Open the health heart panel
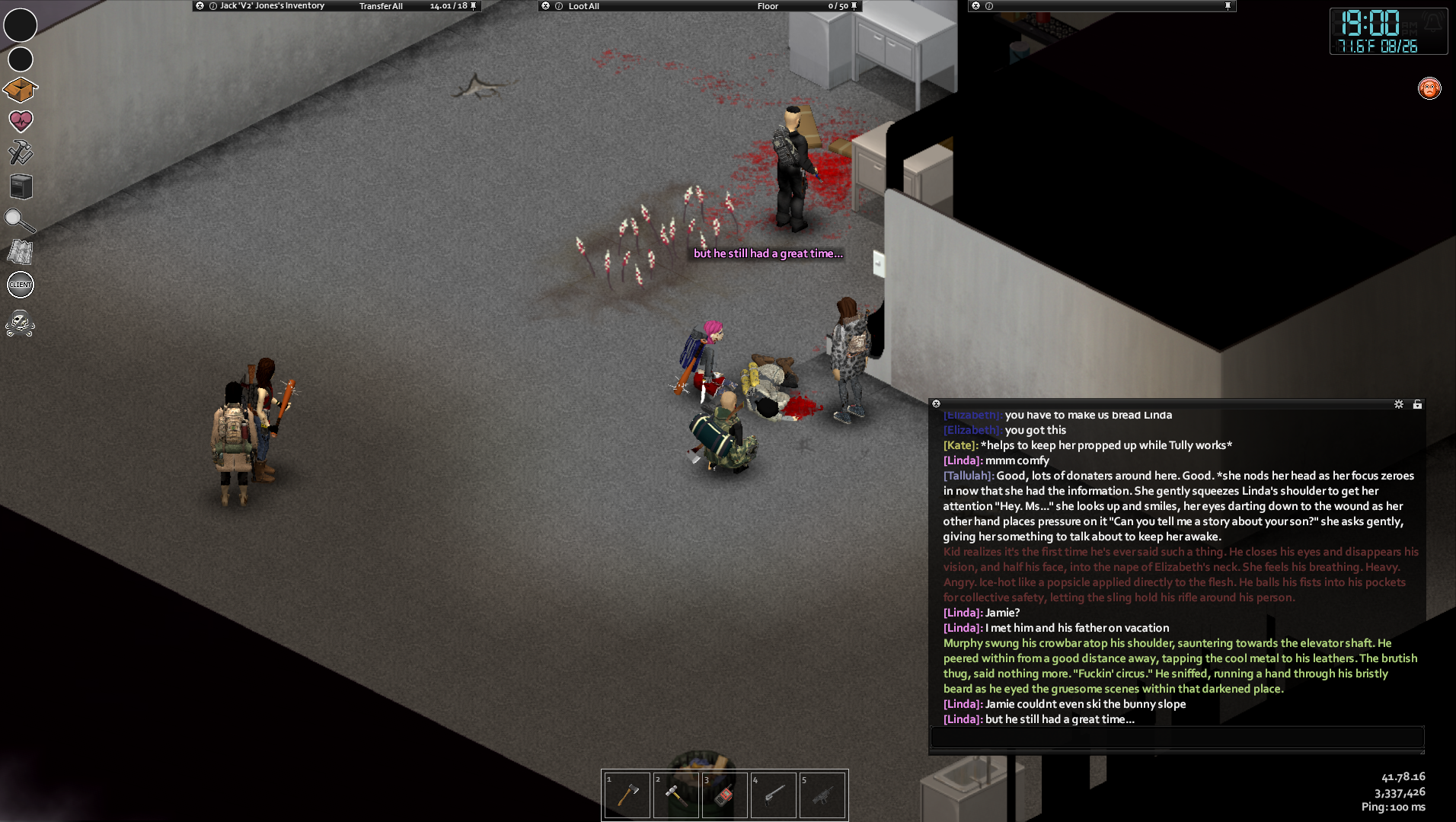This screenshot has width=1456, height=822. pyautogui.click(x=21, y=121)
